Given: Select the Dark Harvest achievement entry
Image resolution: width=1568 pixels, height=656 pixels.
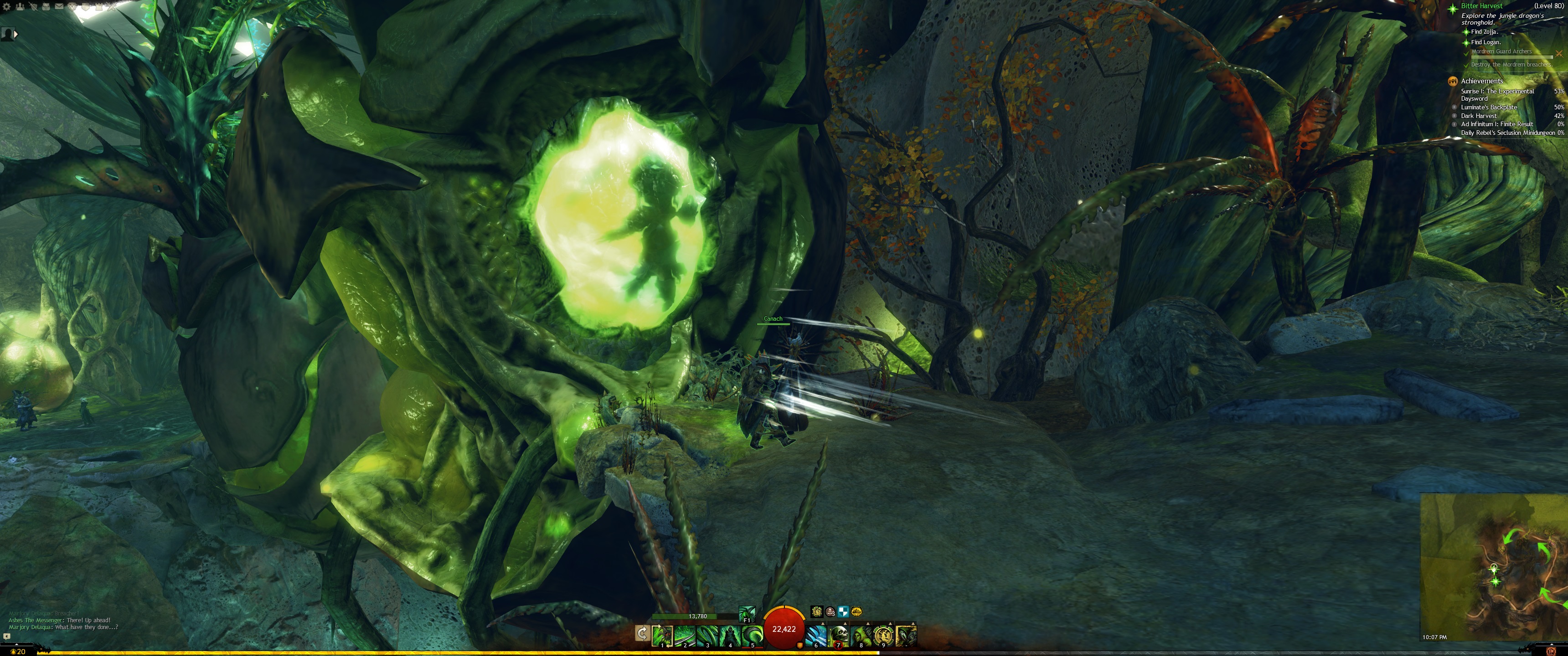Looking at the screenshot, I should (1479, 116).
